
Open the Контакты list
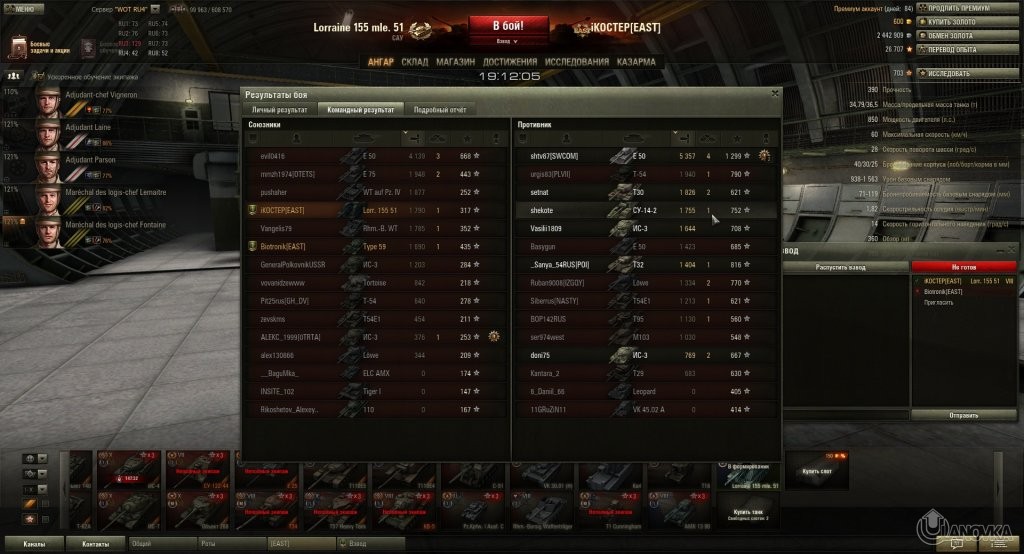pos(96,545)
